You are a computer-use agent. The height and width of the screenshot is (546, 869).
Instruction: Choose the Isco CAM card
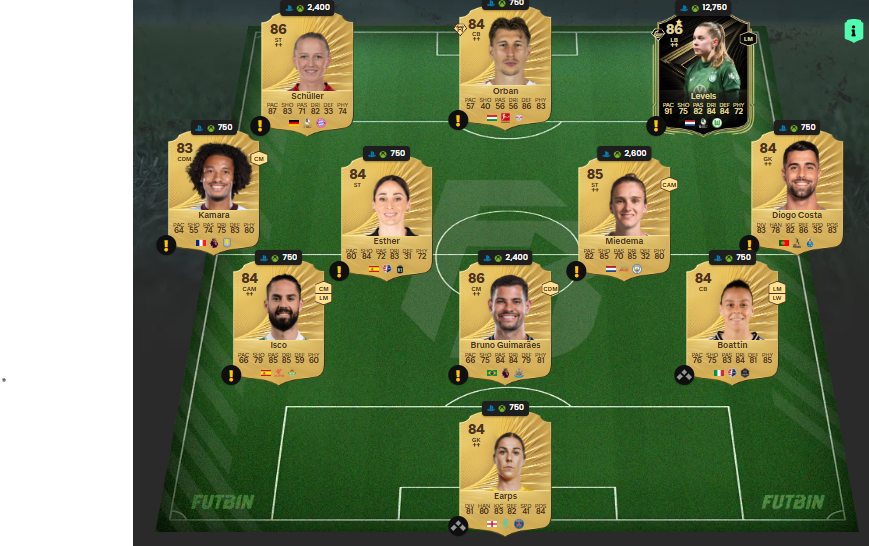279,320
